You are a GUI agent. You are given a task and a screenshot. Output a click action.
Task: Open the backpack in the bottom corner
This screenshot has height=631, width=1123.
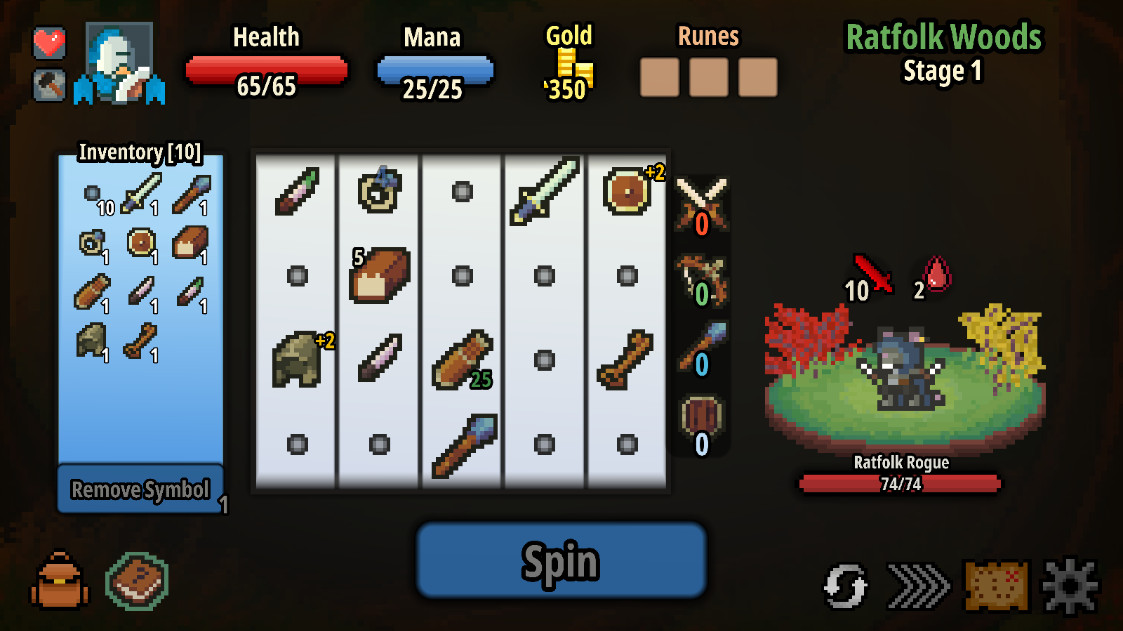(x=60, y=580)
